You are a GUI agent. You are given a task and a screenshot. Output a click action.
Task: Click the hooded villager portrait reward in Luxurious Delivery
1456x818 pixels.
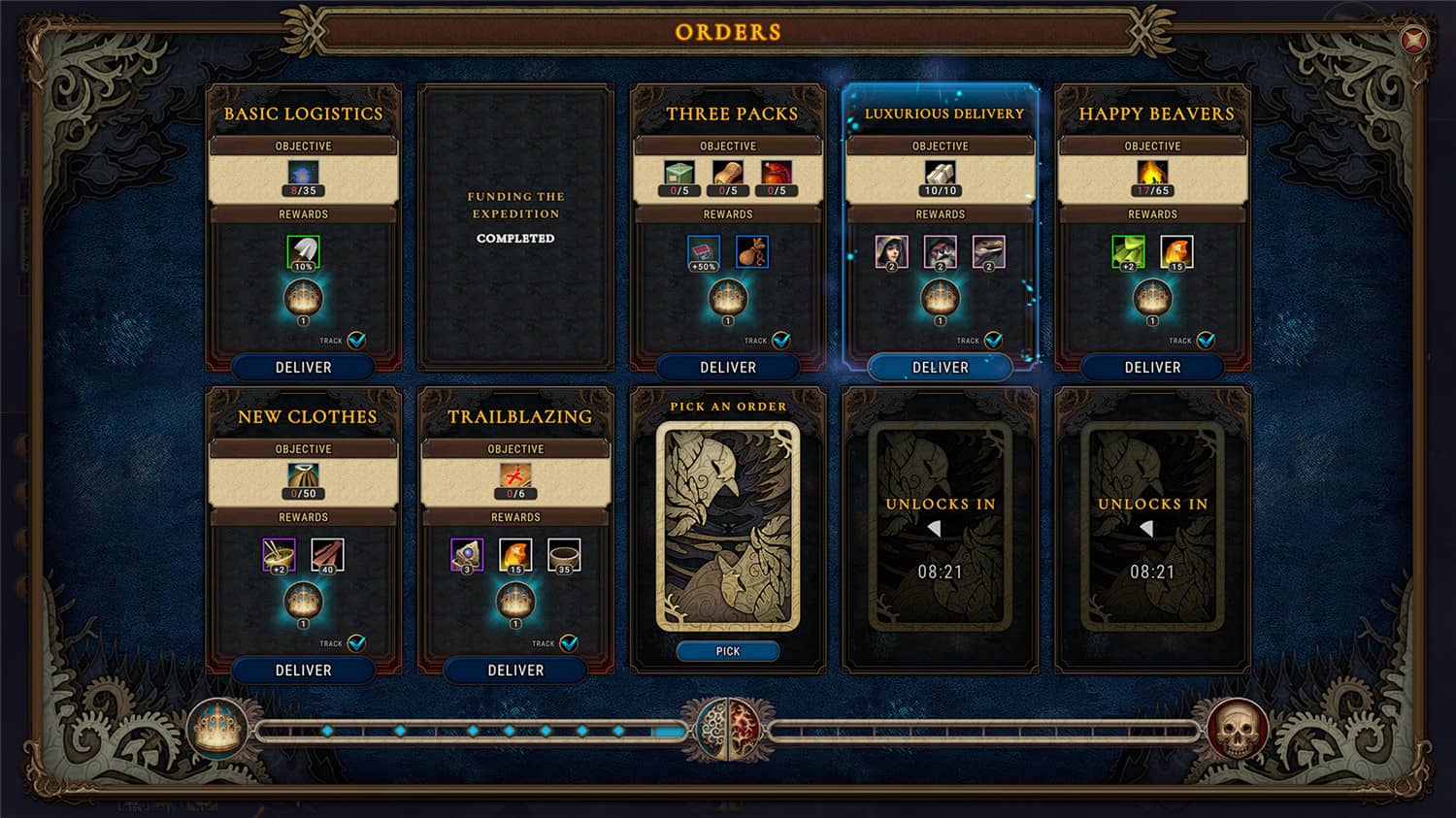click(x=890, y=250)
